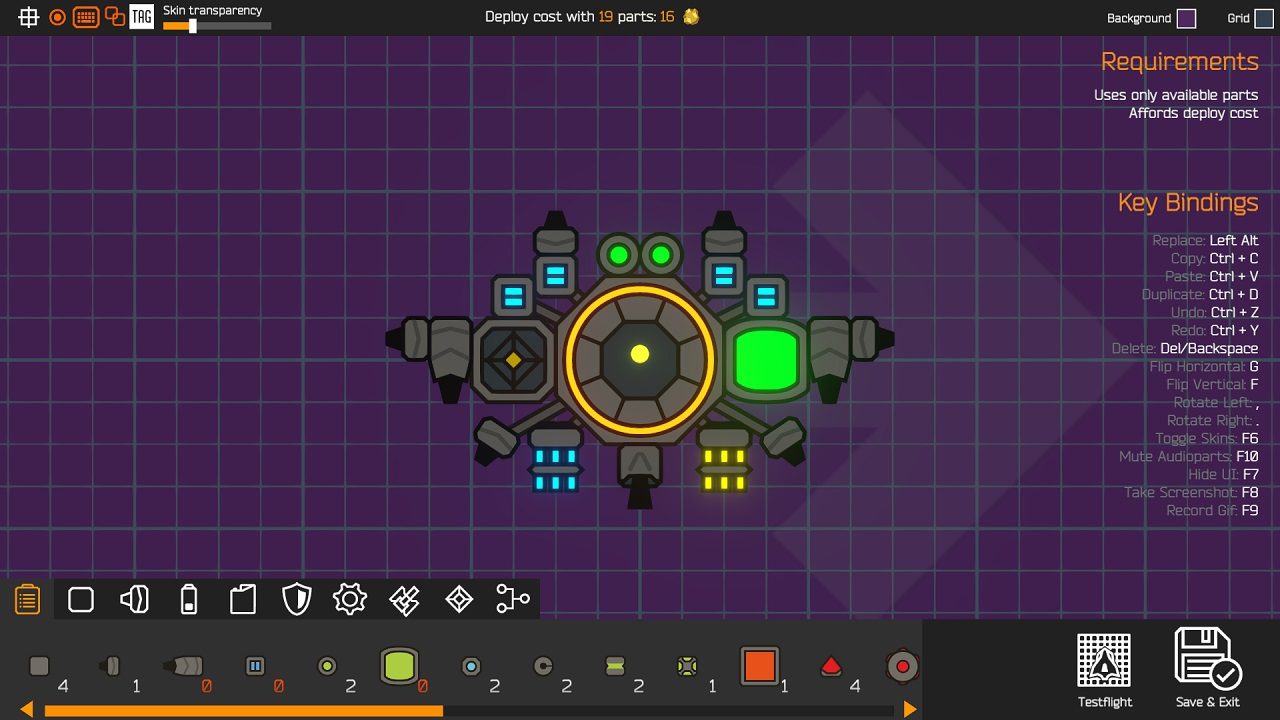The width and height of the screenshot is (1280, 720).
Task: Toggle the TAG button
Action: coord(142,17)
